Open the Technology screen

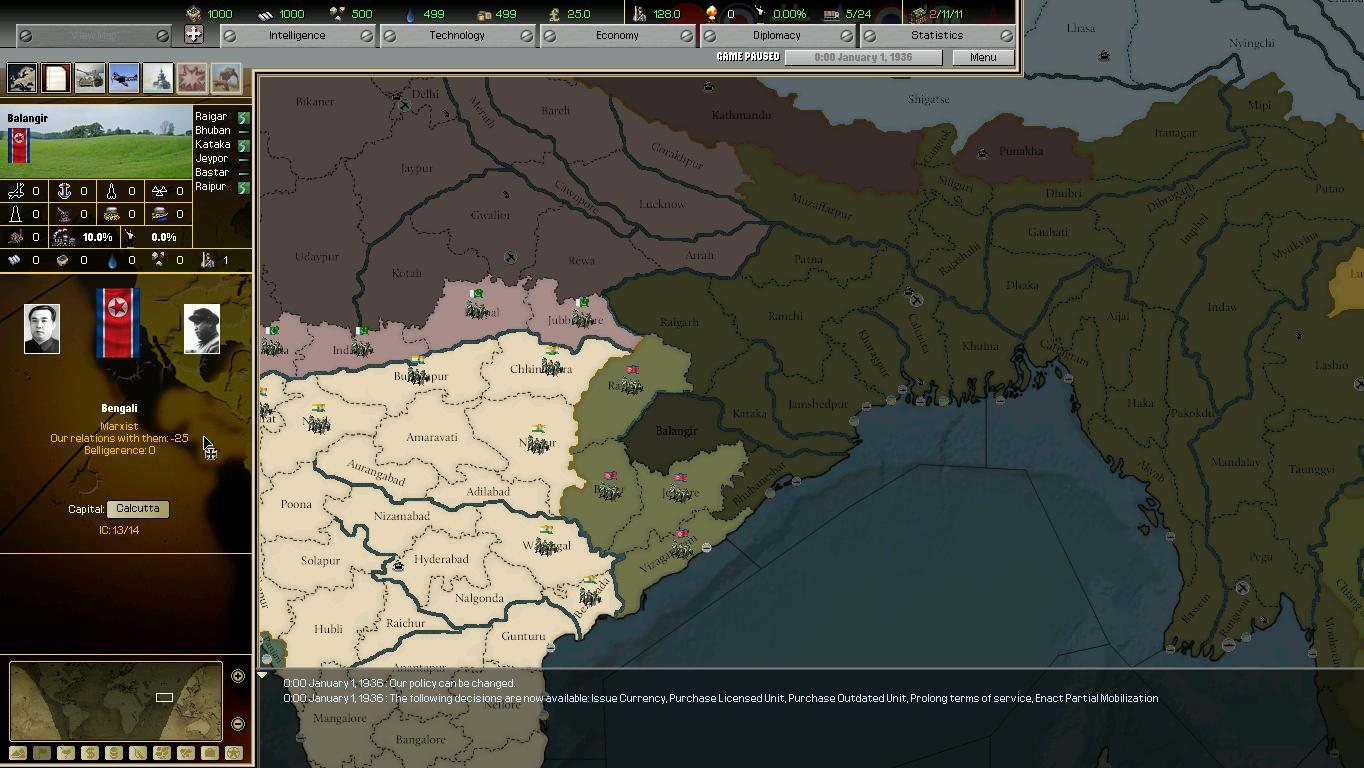tap(457, 35)
